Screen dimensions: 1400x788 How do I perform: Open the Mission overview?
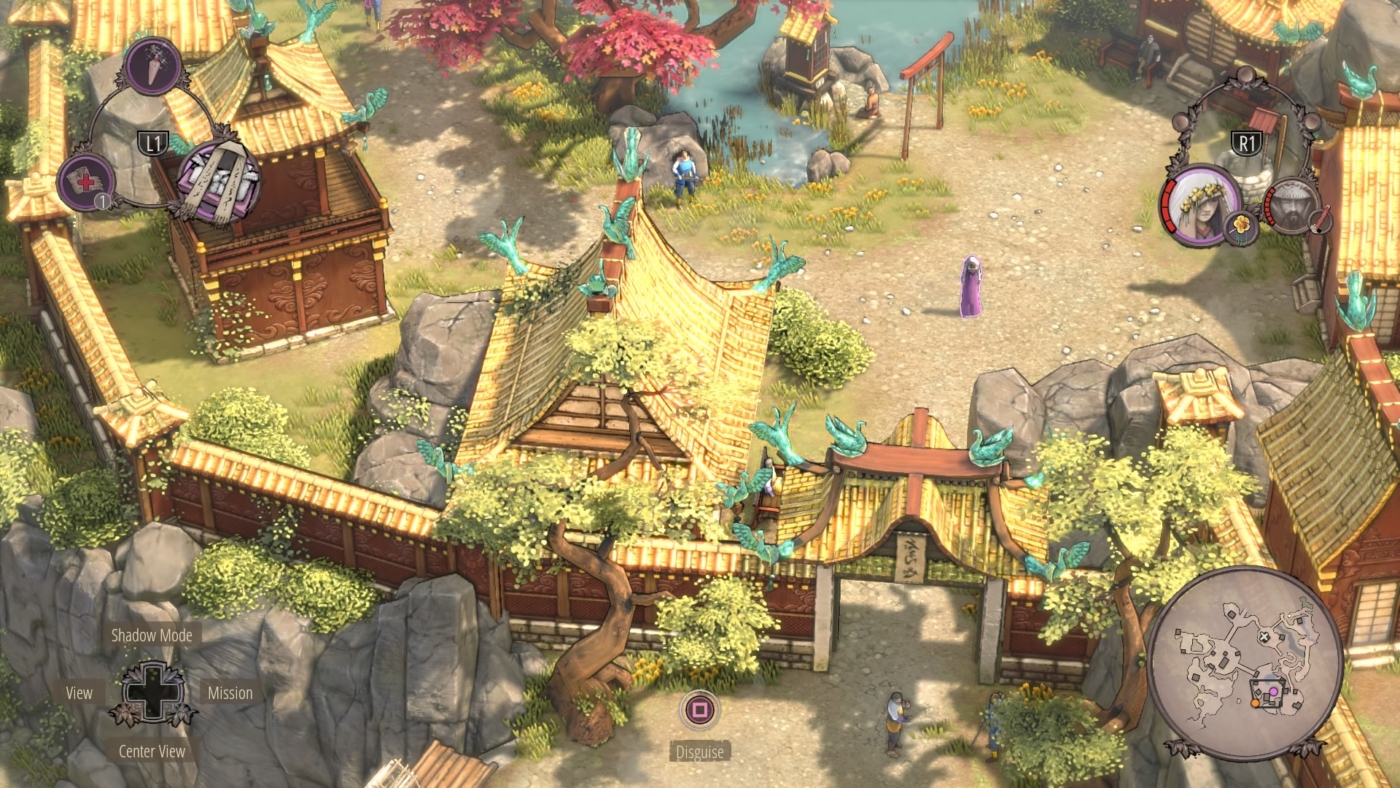point(231,692)
